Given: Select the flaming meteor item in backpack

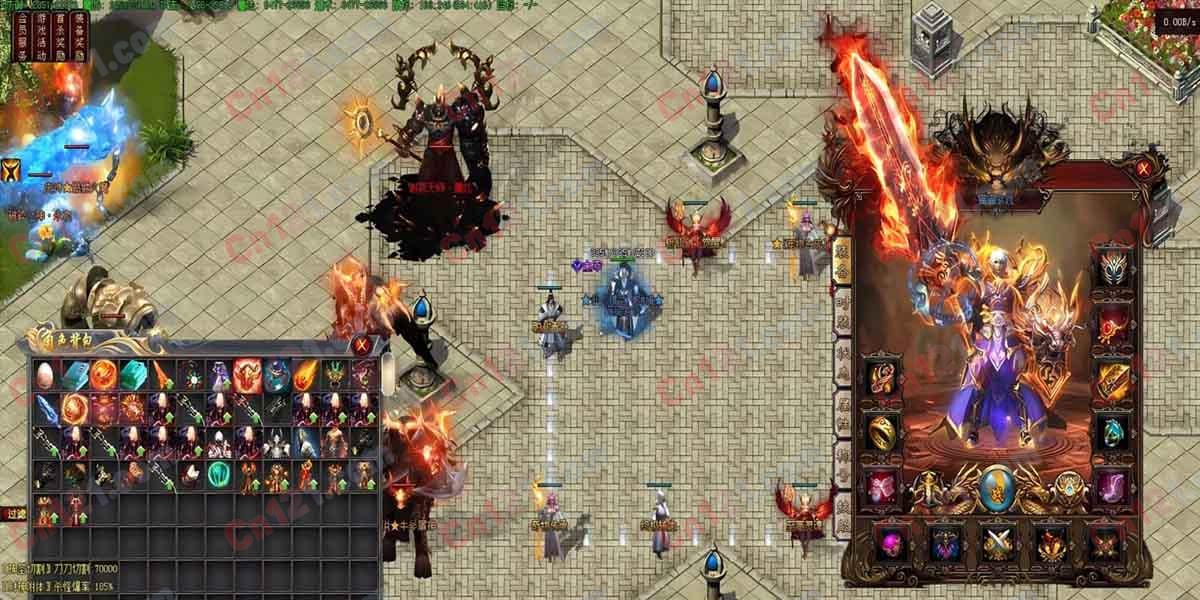Looking at the screenshot, I should pos(305,376).
